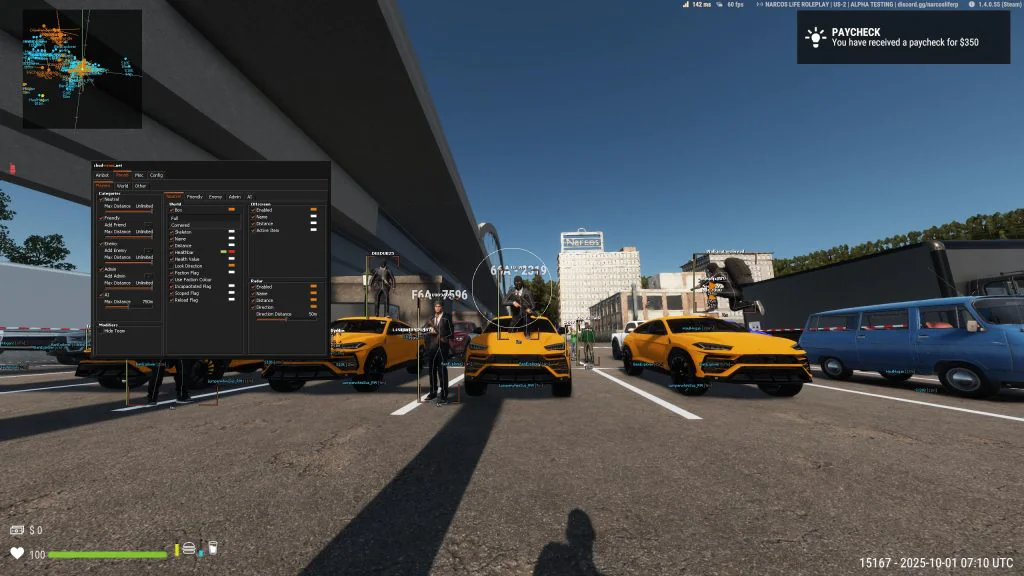Choose the Cornered box style option
The width and height of the screenshot is (1024, 576).
pos(181,225)
